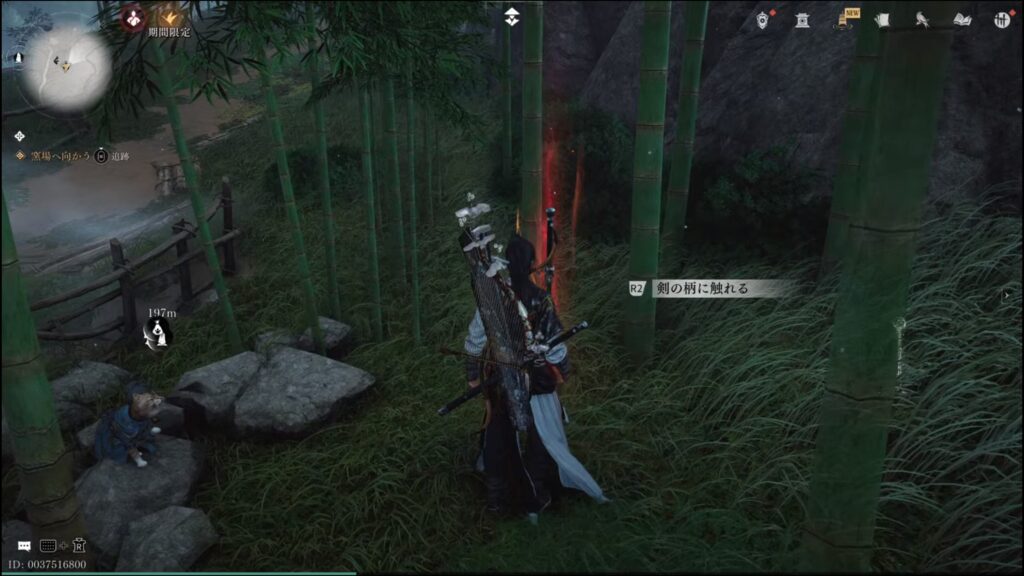Select the red flower emblem icon
The height and width of the screenshot is (576, 1024).
pos(134,16)
